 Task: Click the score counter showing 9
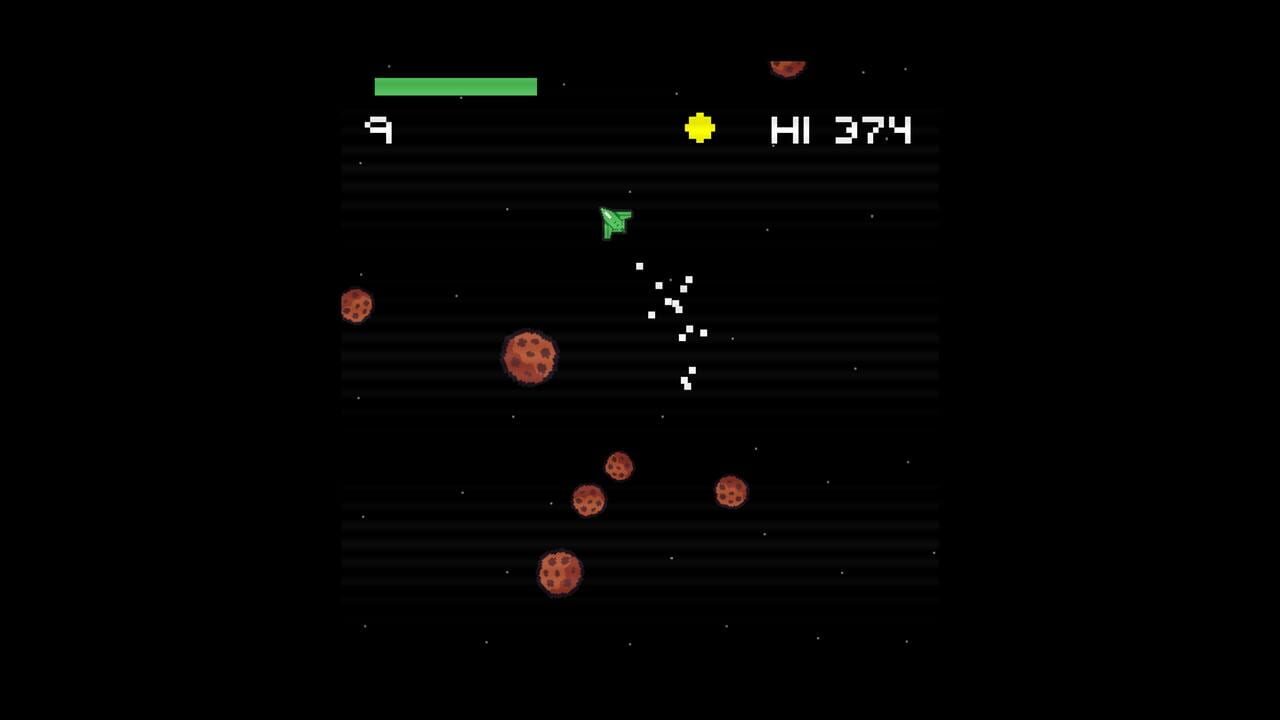(380, 129)
